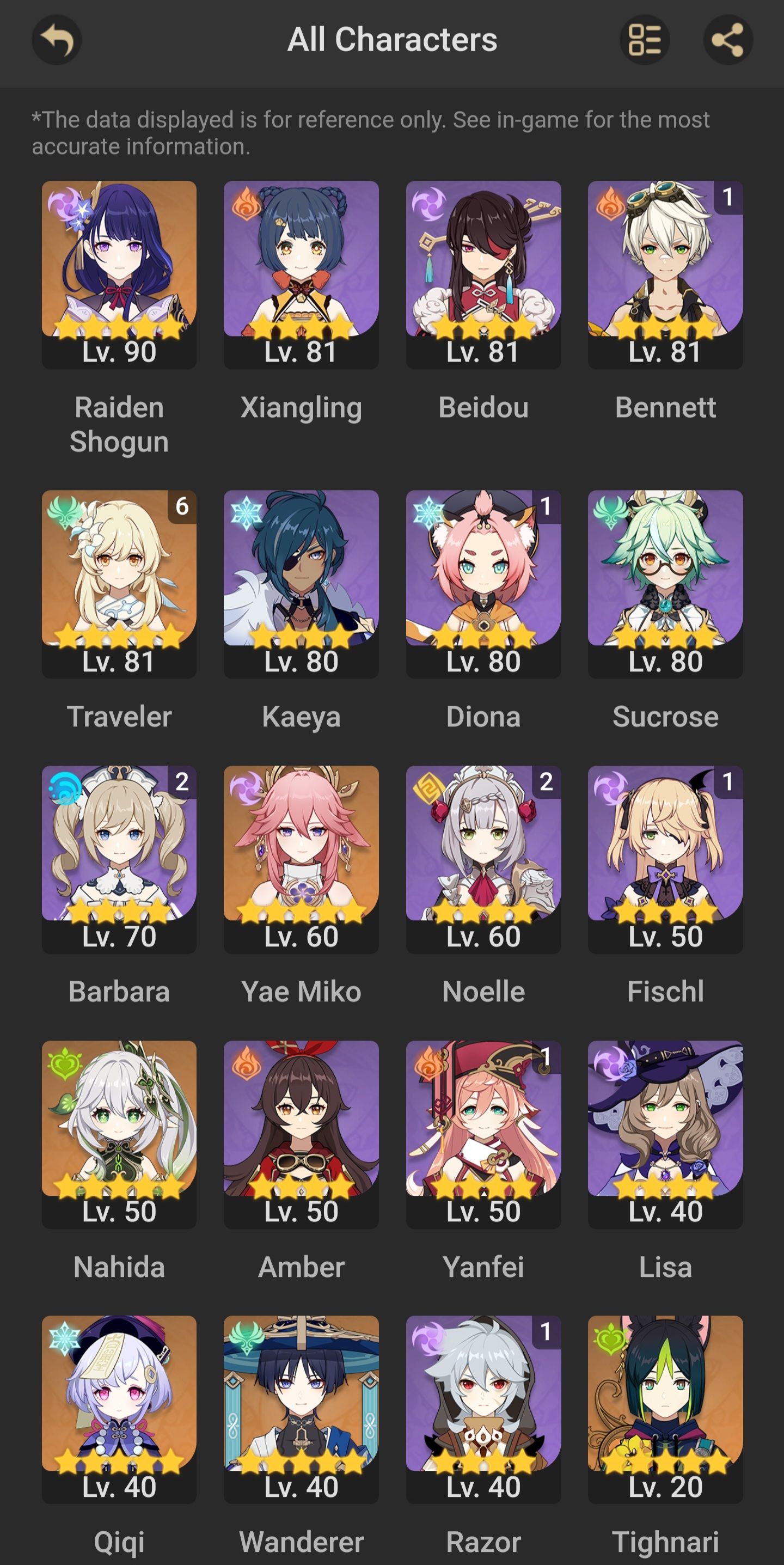The width and height of the screenshot is (784, 1565).
Task: Open Raiden Shogun's character details
Action: [x=119, y=273]
